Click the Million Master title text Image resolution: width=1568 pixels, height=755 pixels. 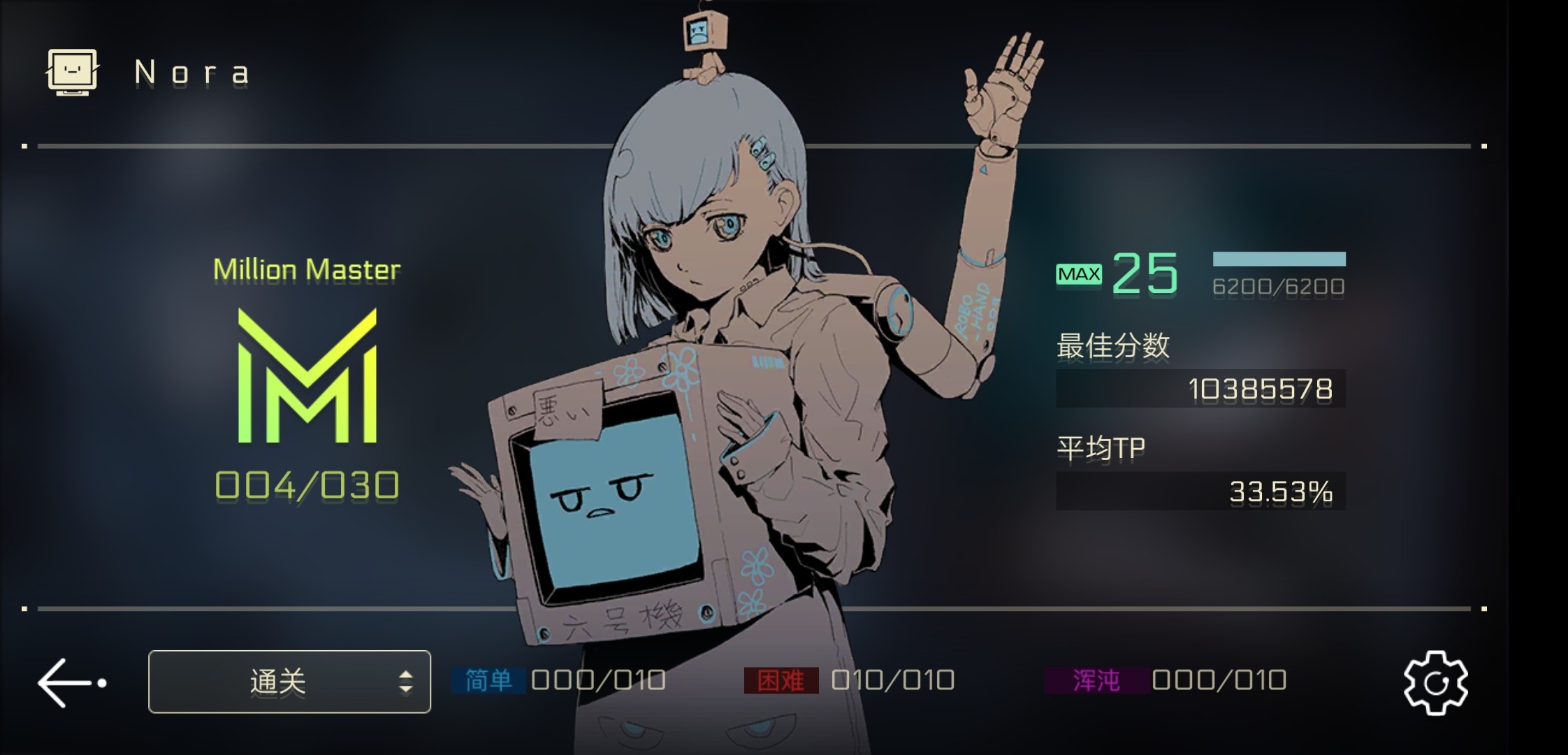pos(307,269)
